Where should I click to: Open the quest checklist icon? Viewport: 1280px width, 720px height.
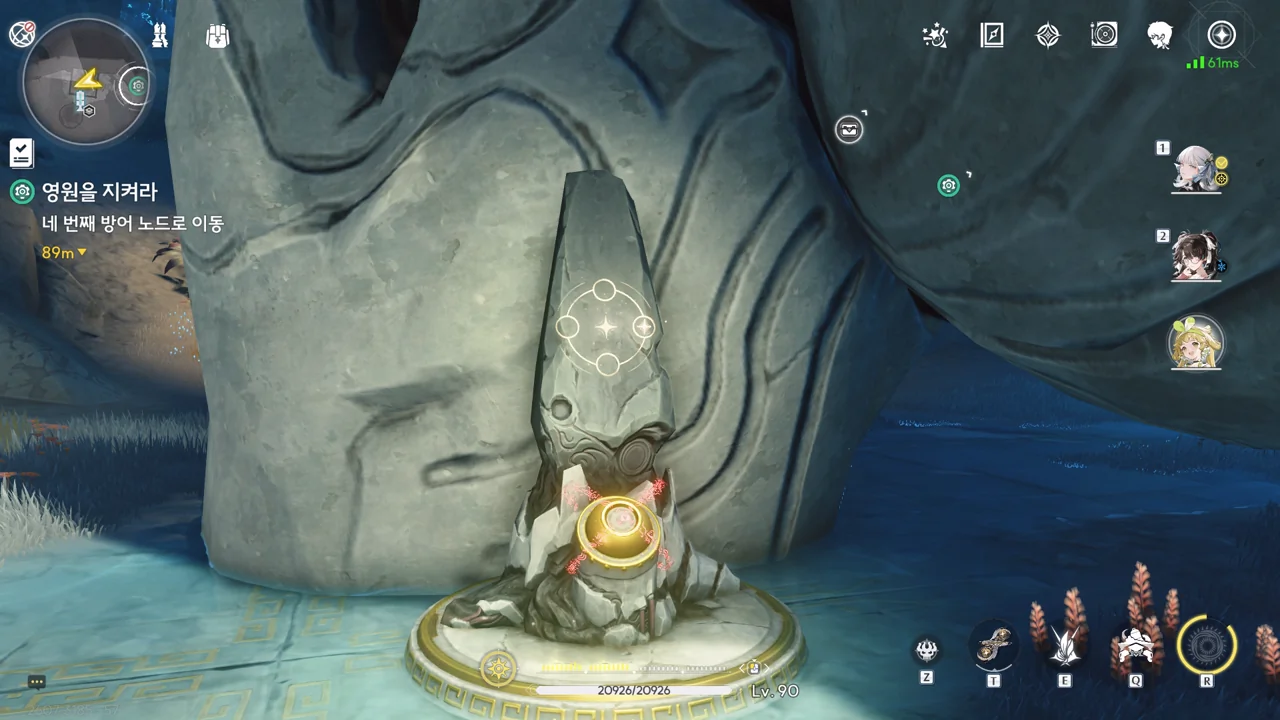click(22, 153)
